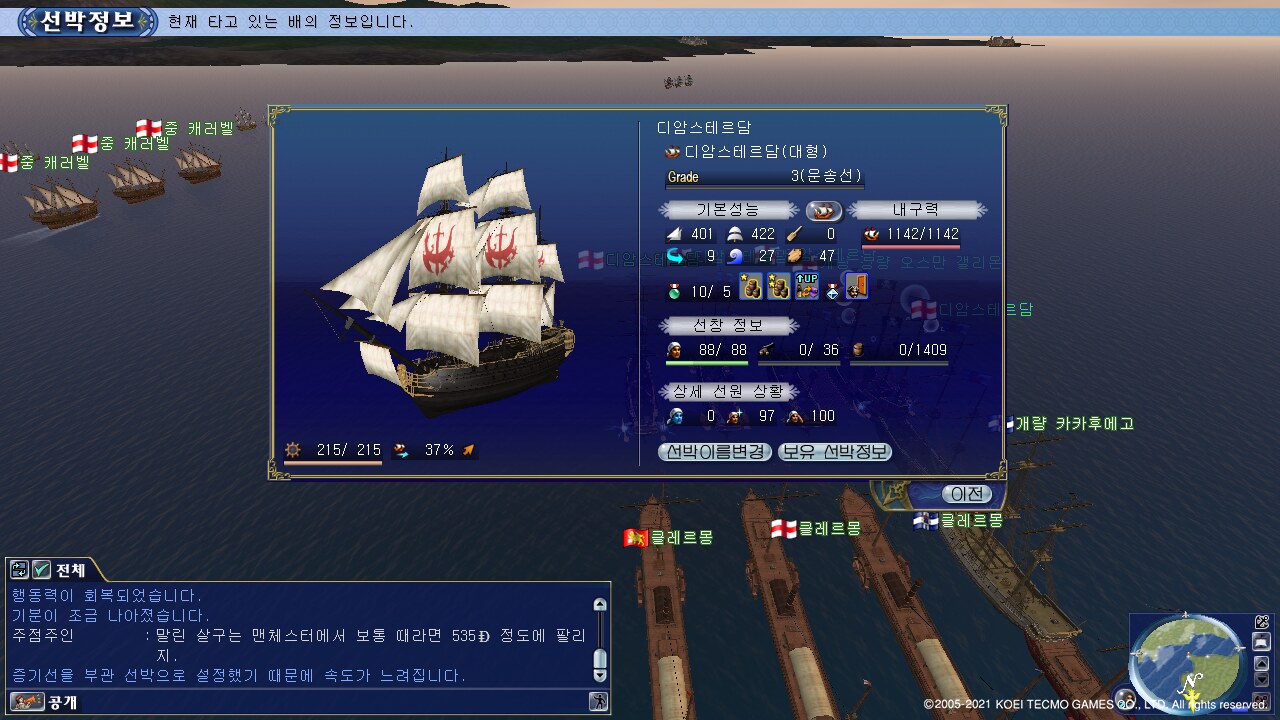Show owned ship info (보유 선박정보)
The width and height of the screenshot is (1280, 720).
tap(834, 451)
